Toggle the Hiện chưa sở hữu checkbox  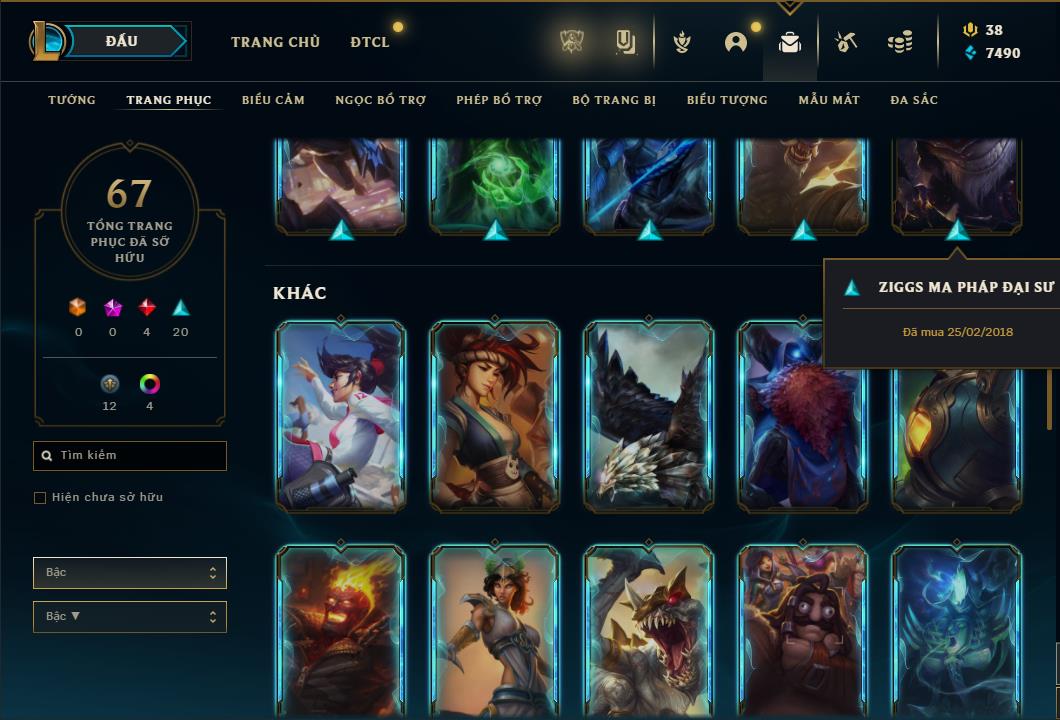pos(40,498)
